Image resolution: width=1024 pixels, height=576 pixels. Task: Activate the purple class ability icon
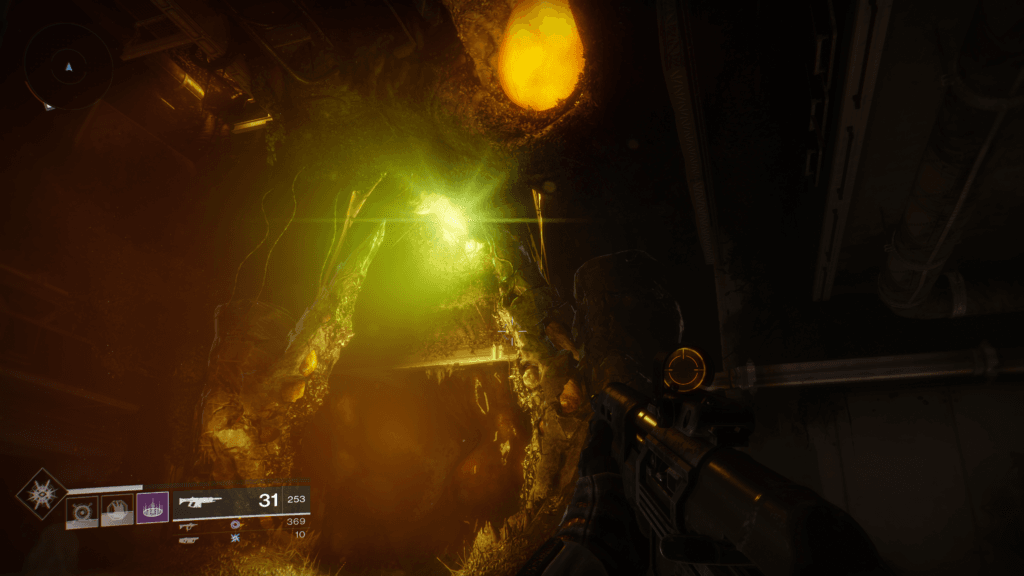(x=152, y=509)
